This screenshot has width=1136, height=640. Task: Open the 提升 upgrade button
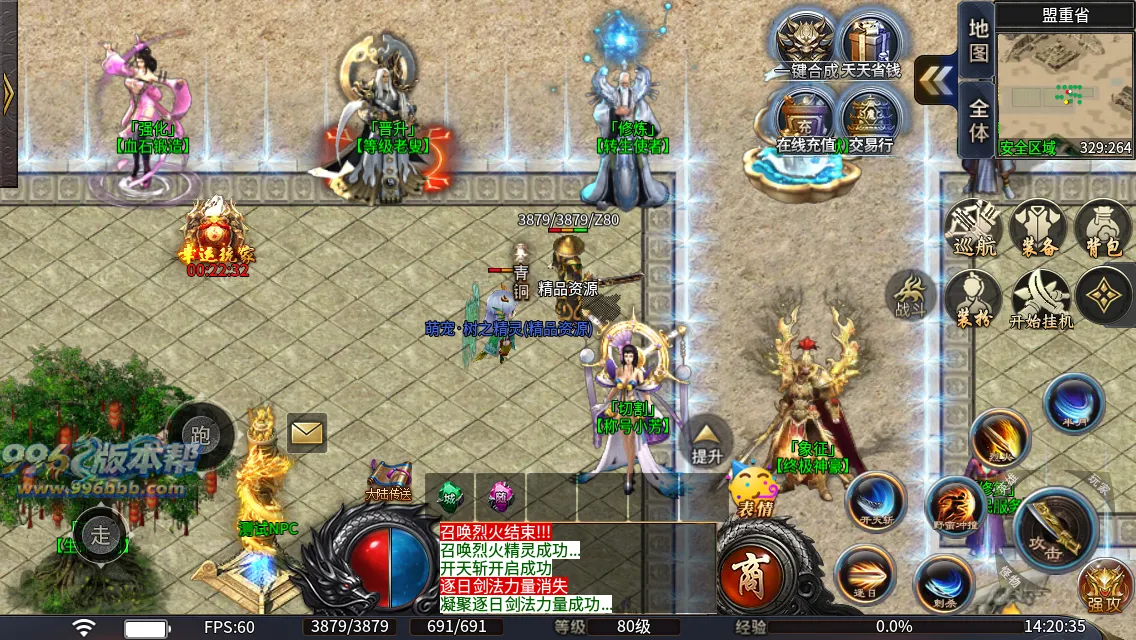707,441
